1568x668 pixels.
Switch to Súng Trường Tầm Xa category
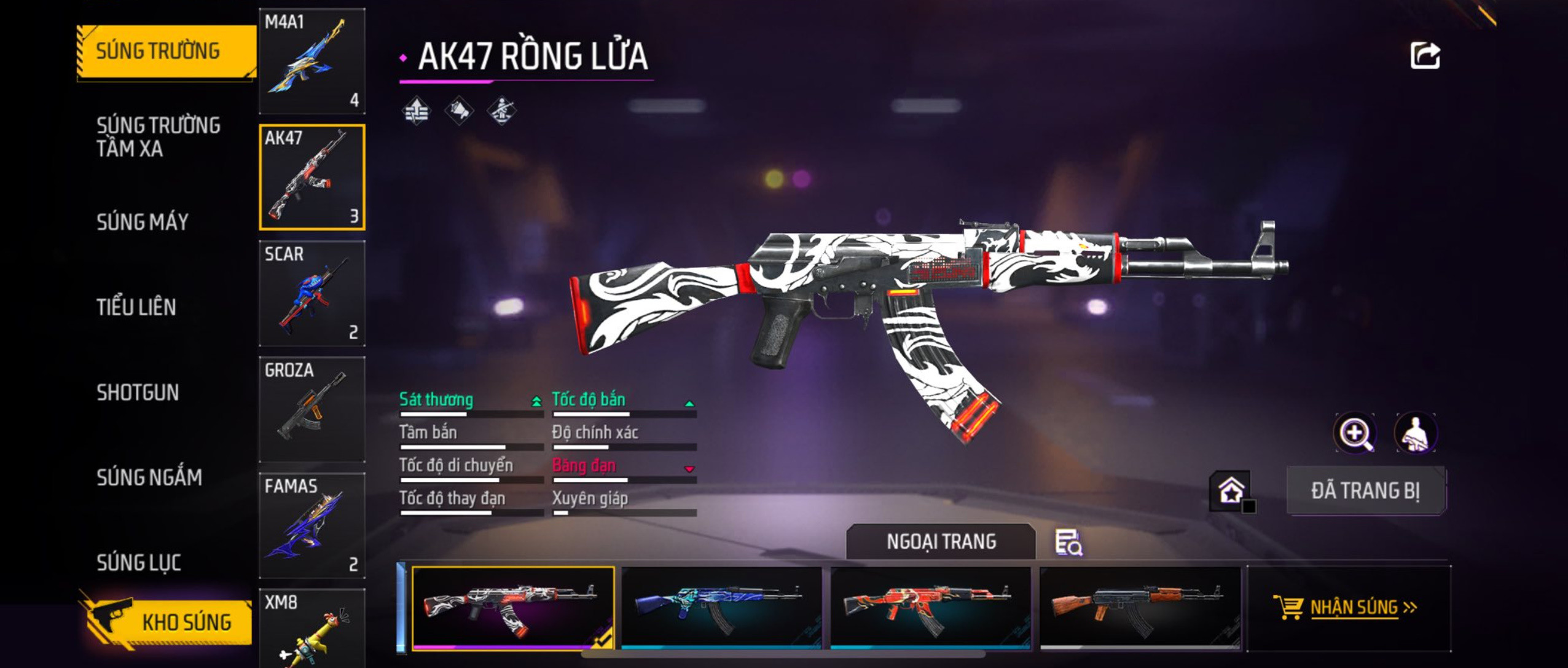(x=159, y=136)
